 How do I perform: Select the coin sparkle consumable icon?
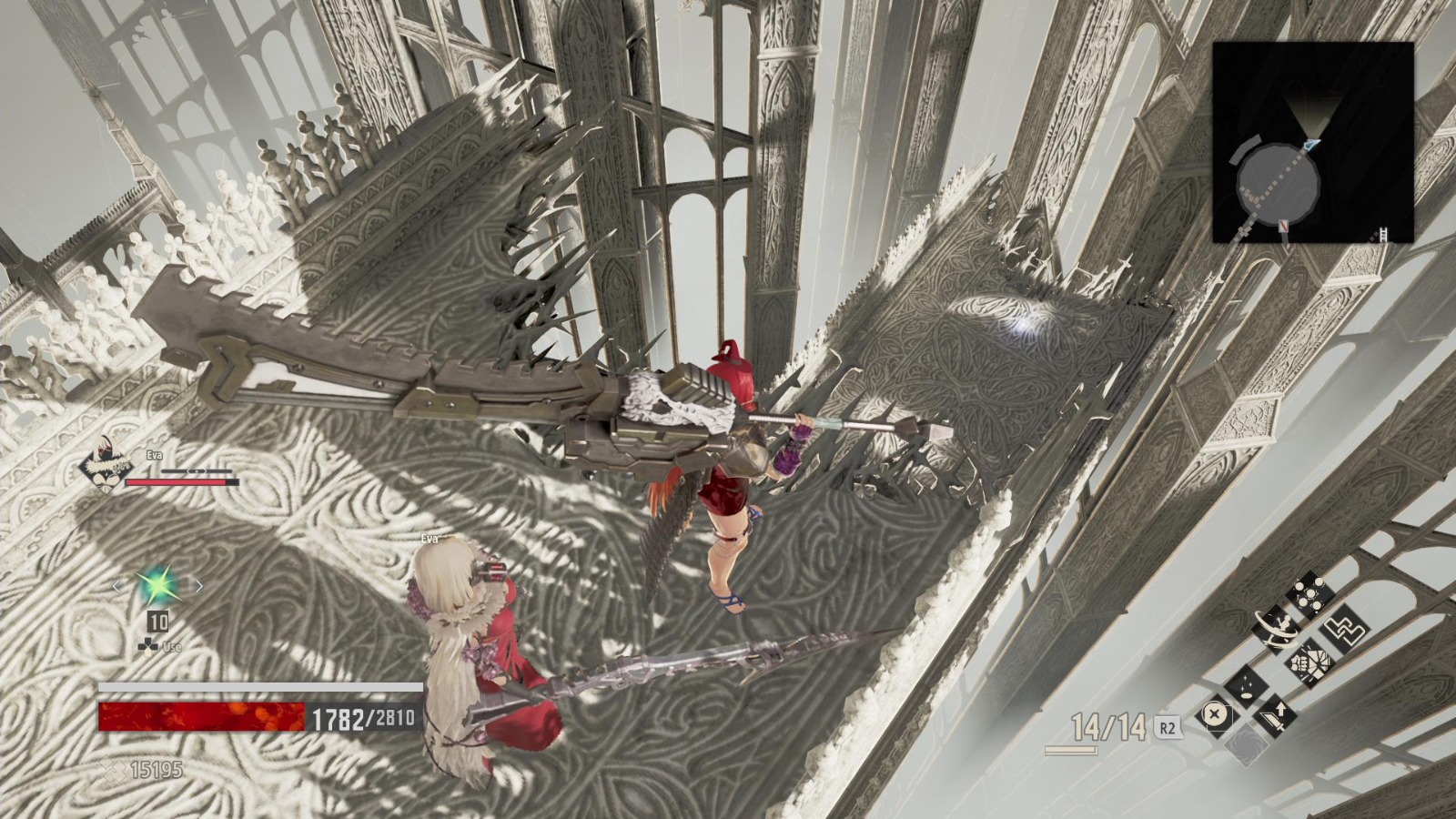coord(1248,685)
